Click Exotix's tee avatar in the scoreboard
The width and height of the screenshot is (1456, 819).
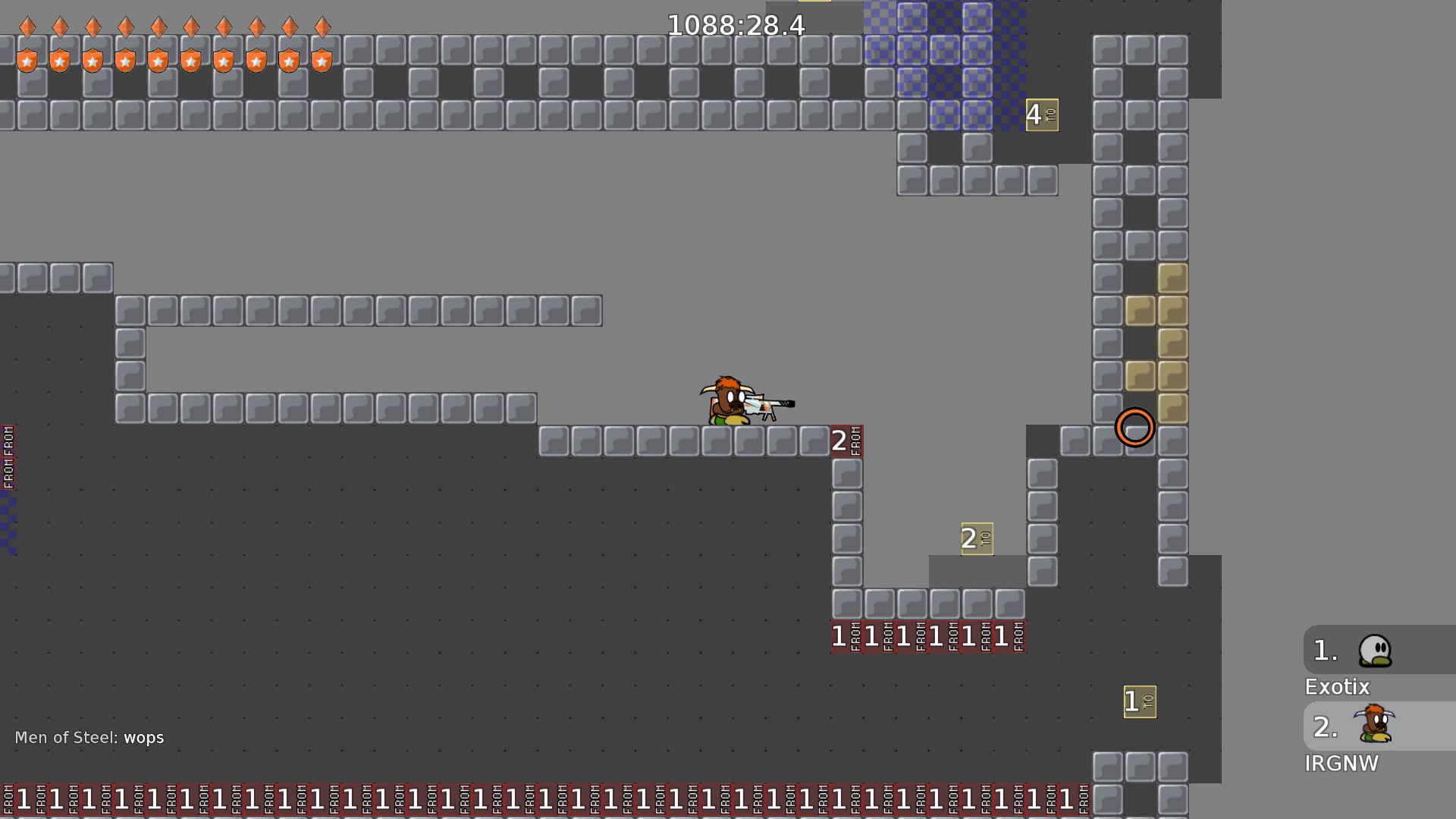coord(1375,651)
